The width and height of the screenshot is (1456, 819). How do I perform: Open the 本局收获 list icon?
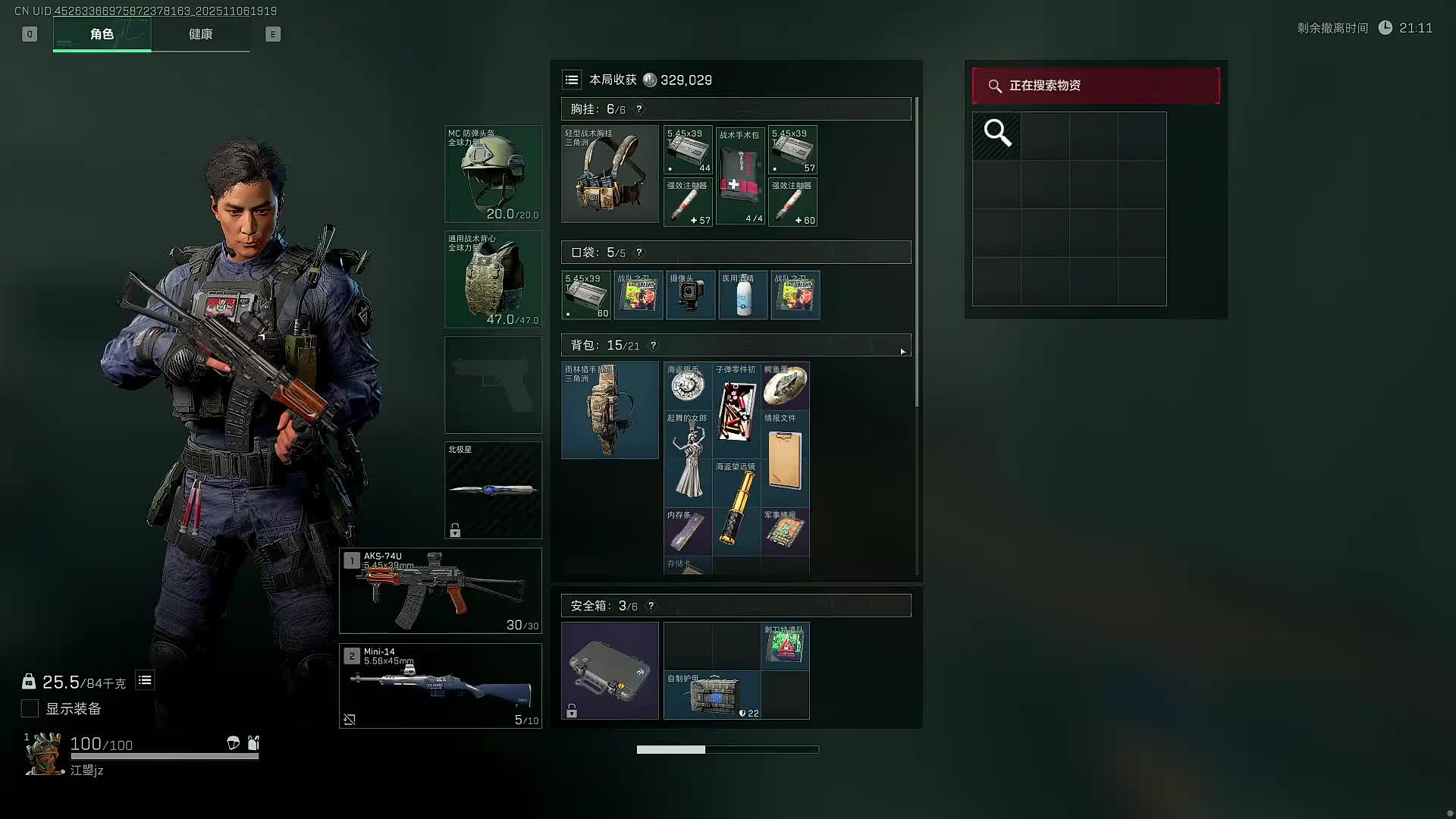[x=572, y=80]
